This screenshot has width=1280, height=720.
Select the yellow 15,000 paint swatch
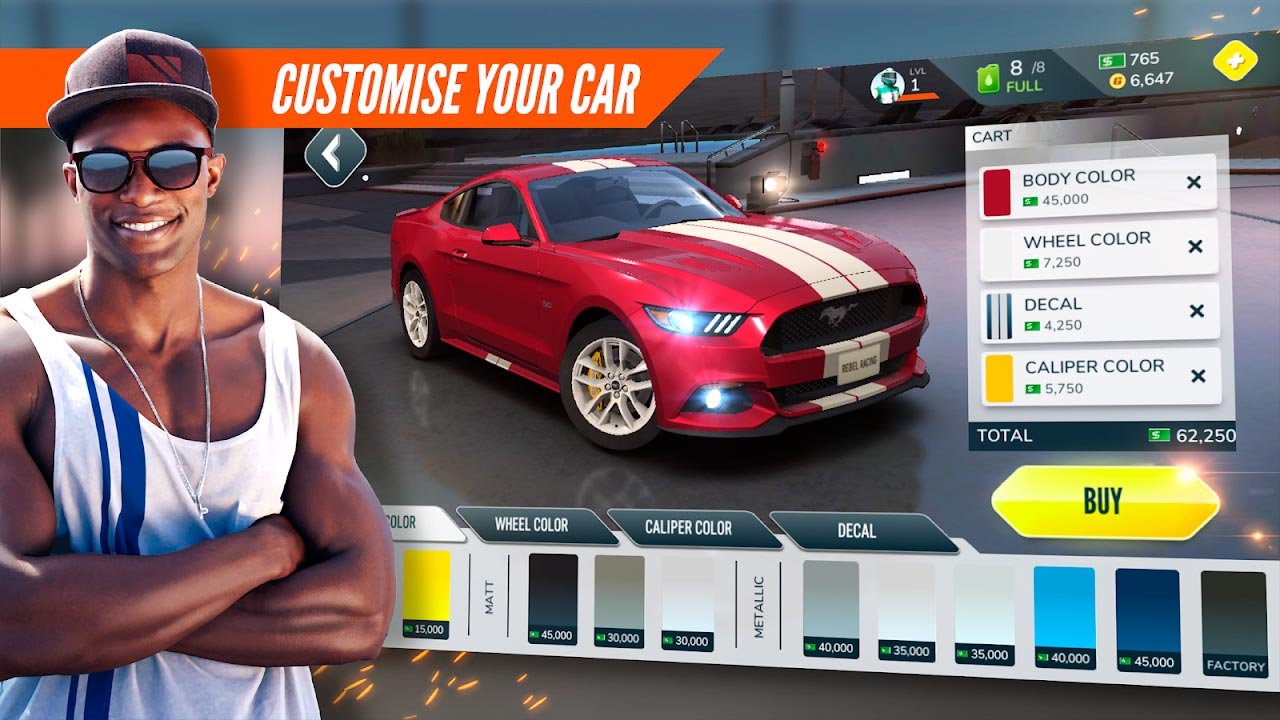tap(426, 592)
